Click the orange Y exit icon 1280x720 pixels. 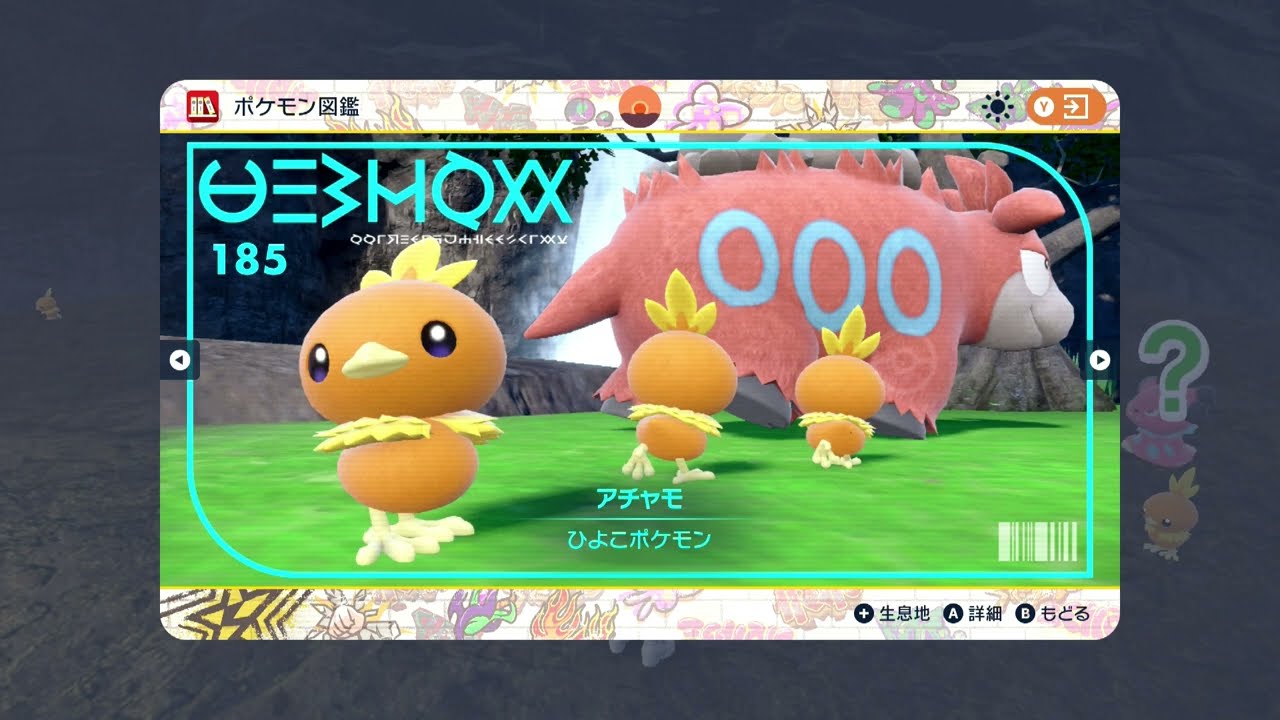tap(1066, 107)
